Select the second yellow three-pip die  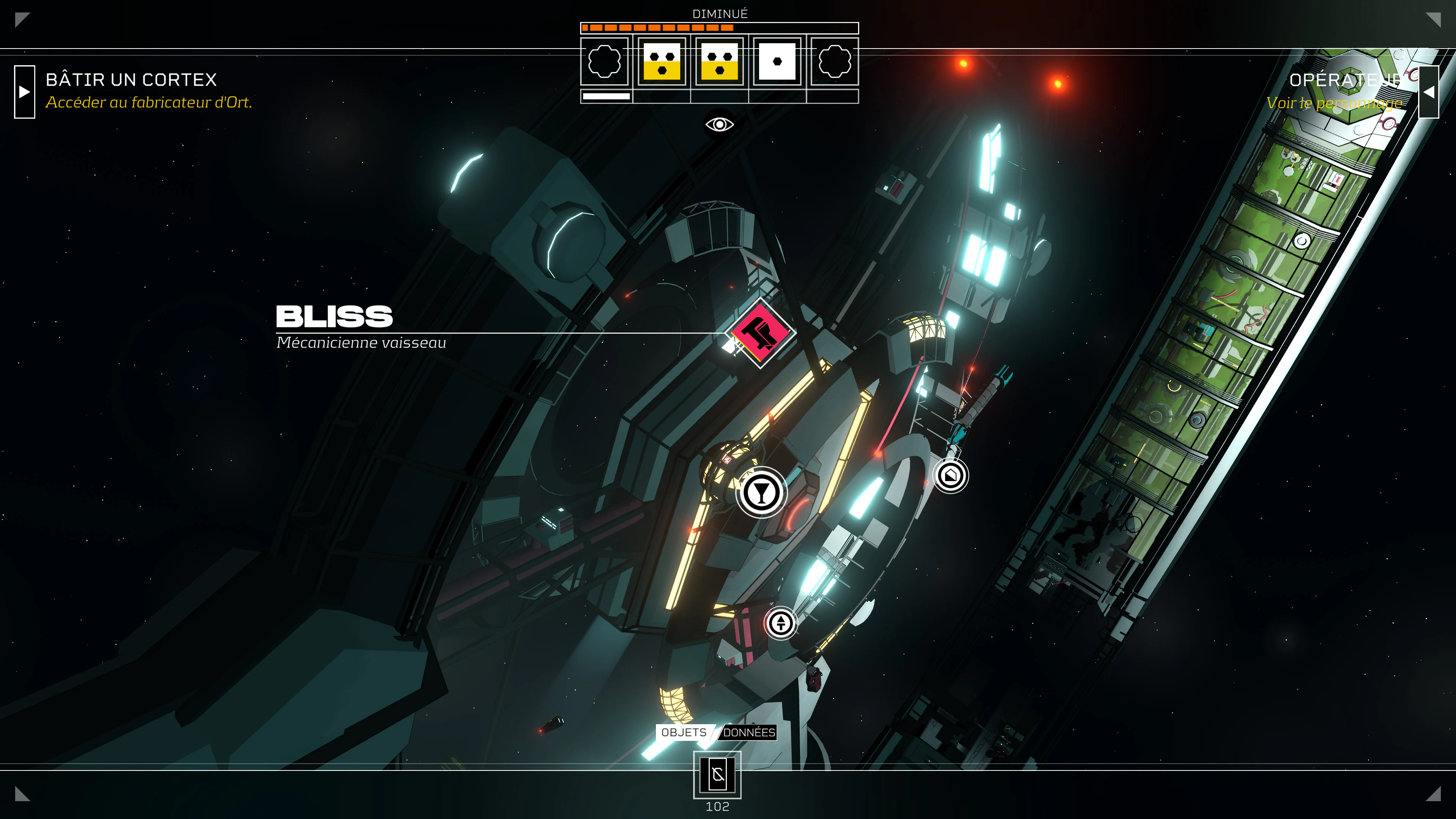(719, 61)
